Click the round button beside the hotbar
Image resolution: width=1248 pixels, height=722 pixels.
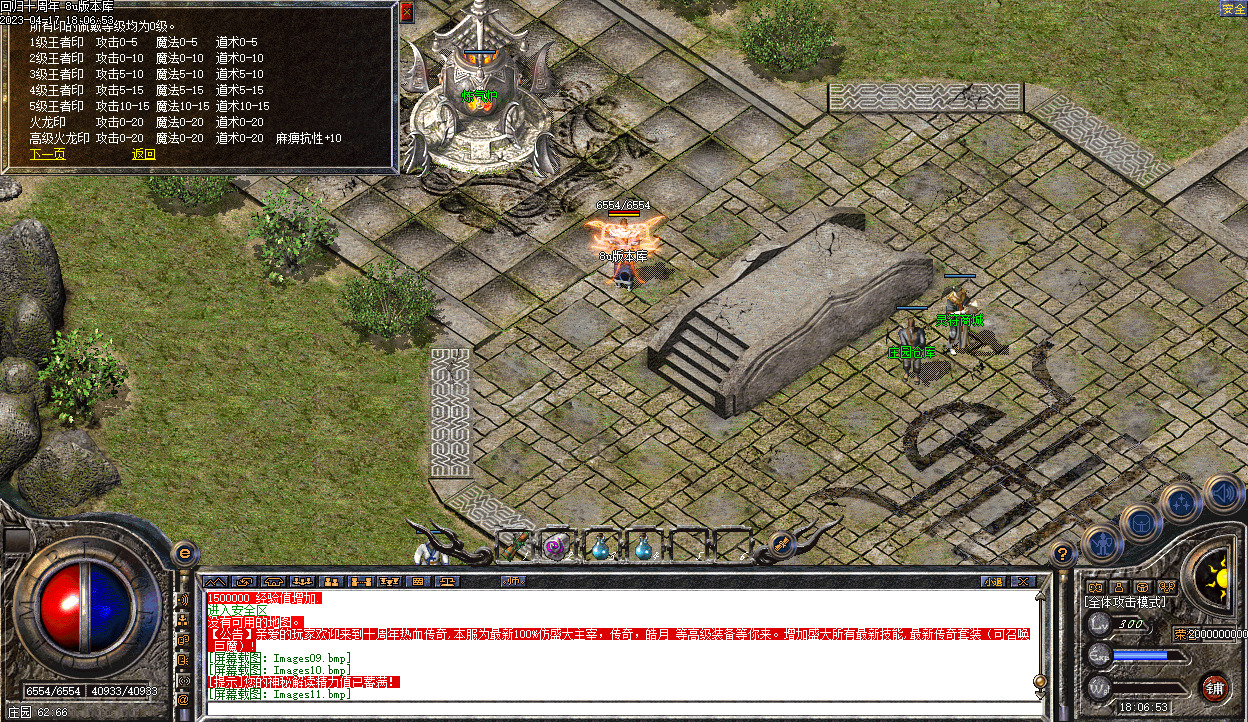click(782, 545)
